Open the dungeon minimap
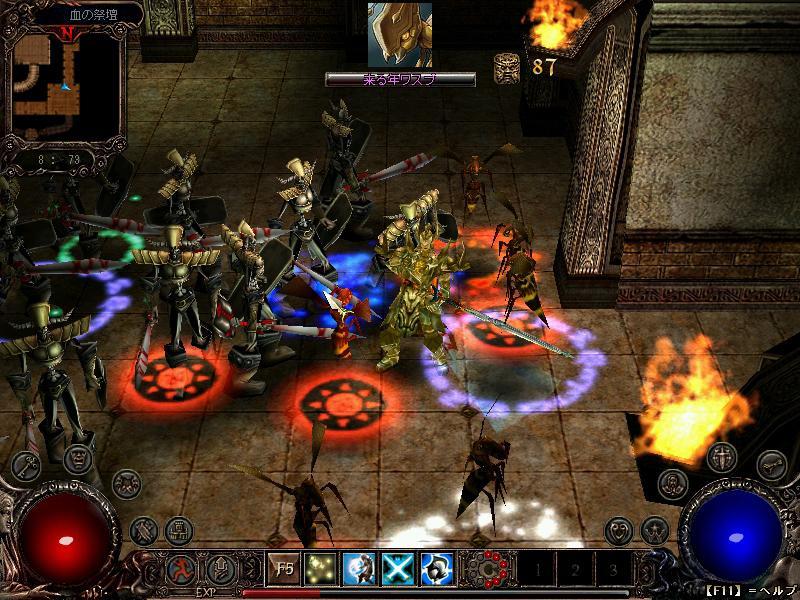Screen dimensions: 800x600 point(64,86)
